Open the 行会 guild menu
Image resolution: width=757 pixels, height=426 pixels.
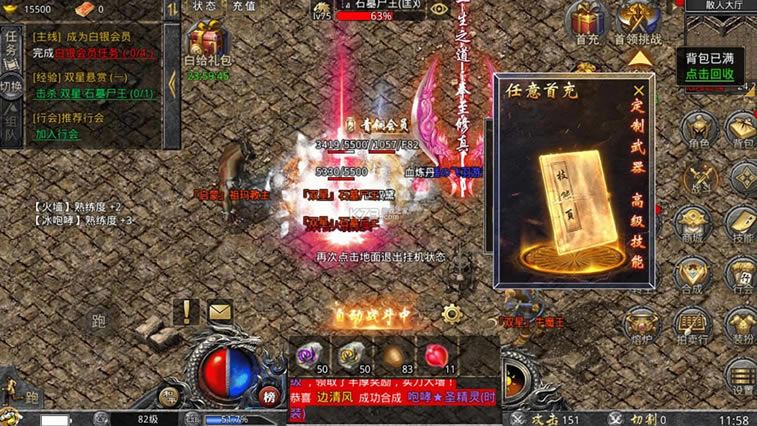[x=741, y=273]
